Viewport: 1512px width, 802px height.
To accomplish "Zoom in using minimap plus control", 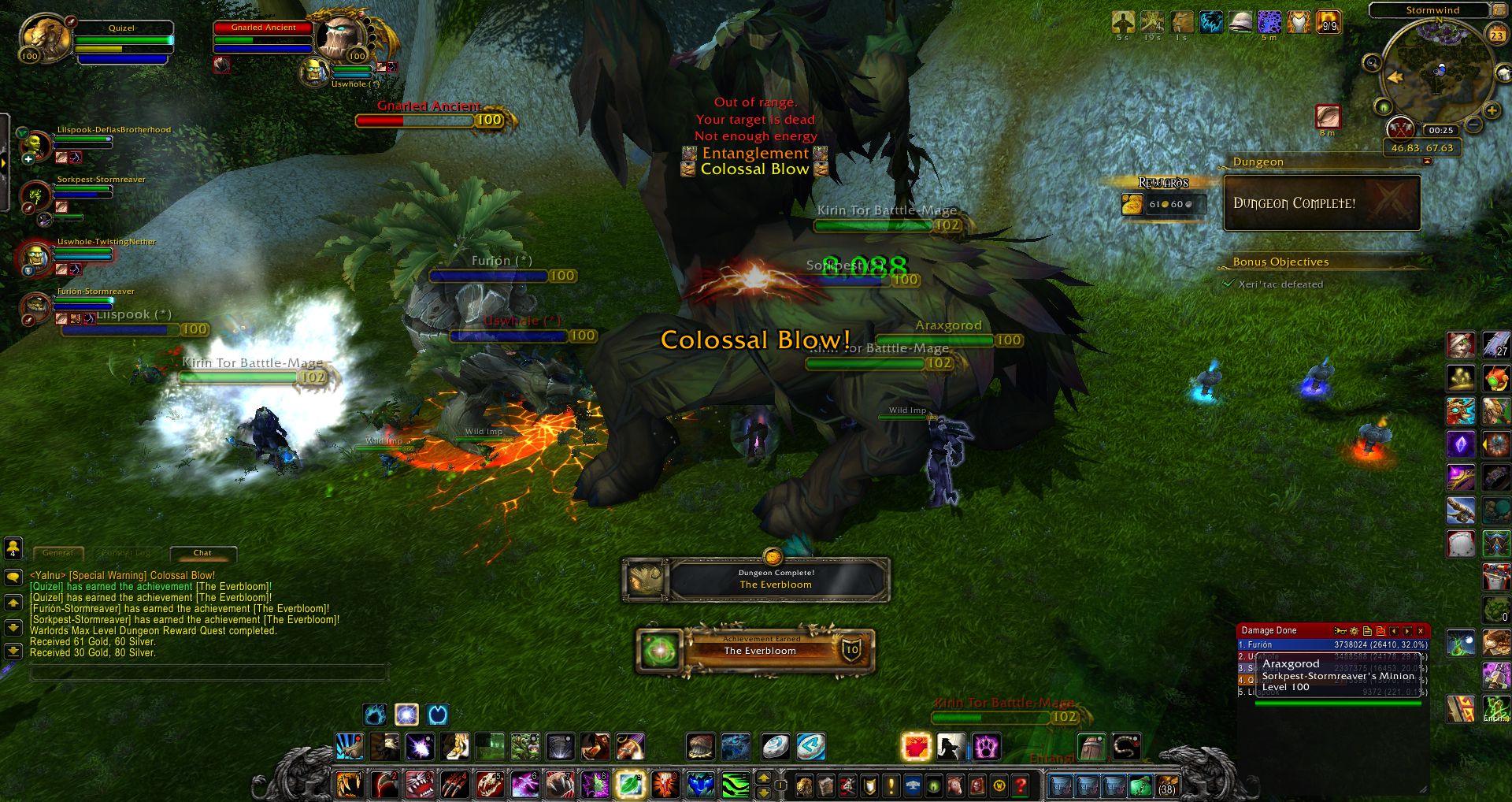I will (x=1491, y=111).
